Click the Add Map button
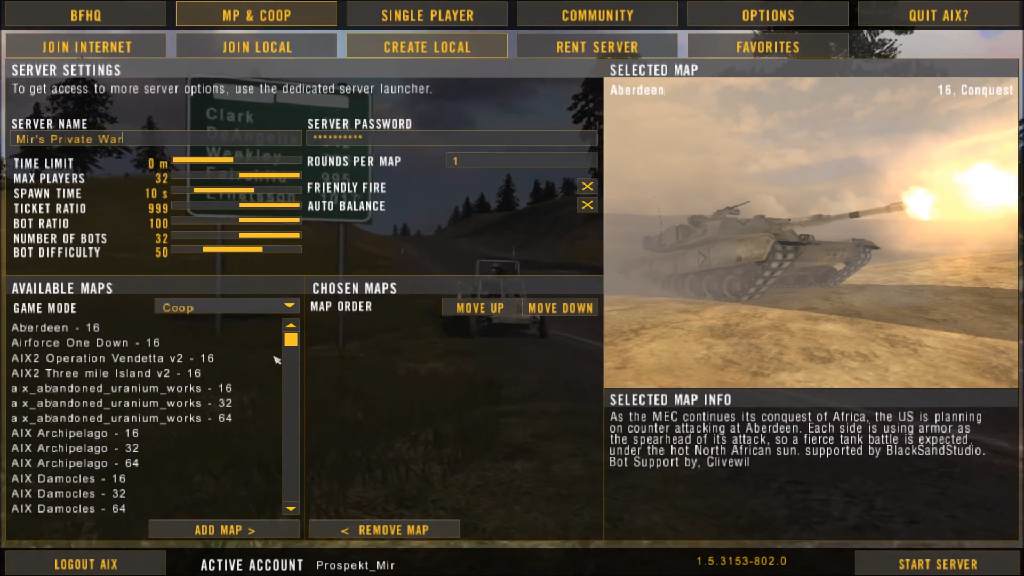This screenshot has height=576, width=1024. click(224, 530)
